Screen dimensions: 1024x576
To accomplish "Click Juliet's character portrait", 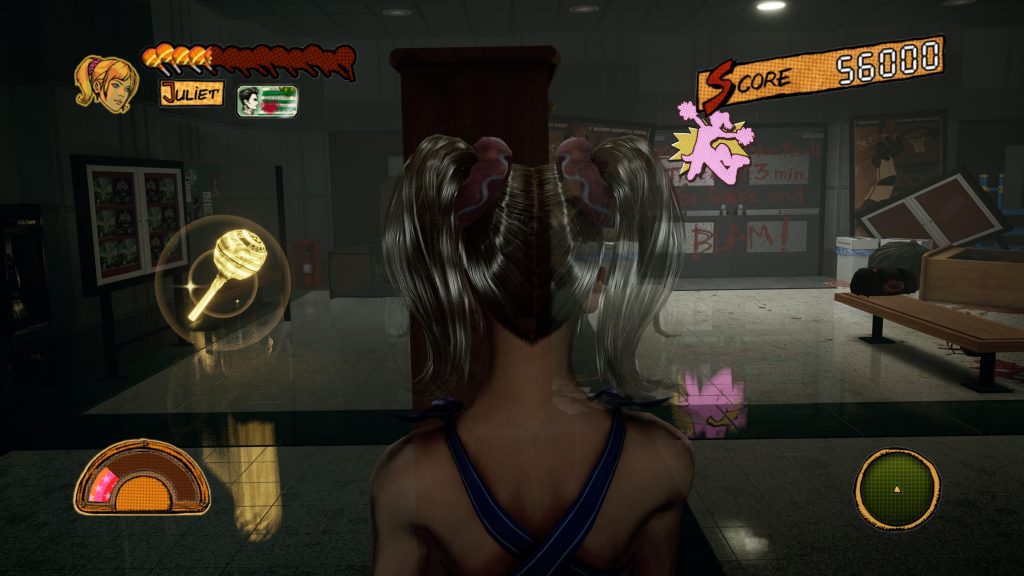I will tap(105, 83).
